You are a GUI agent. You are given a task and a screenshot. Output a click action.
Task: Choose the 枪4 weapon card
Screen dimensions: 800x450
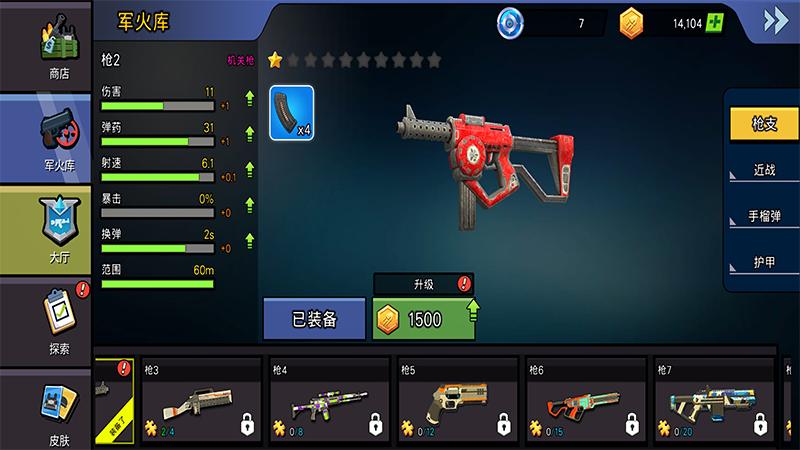click(330, 399)
